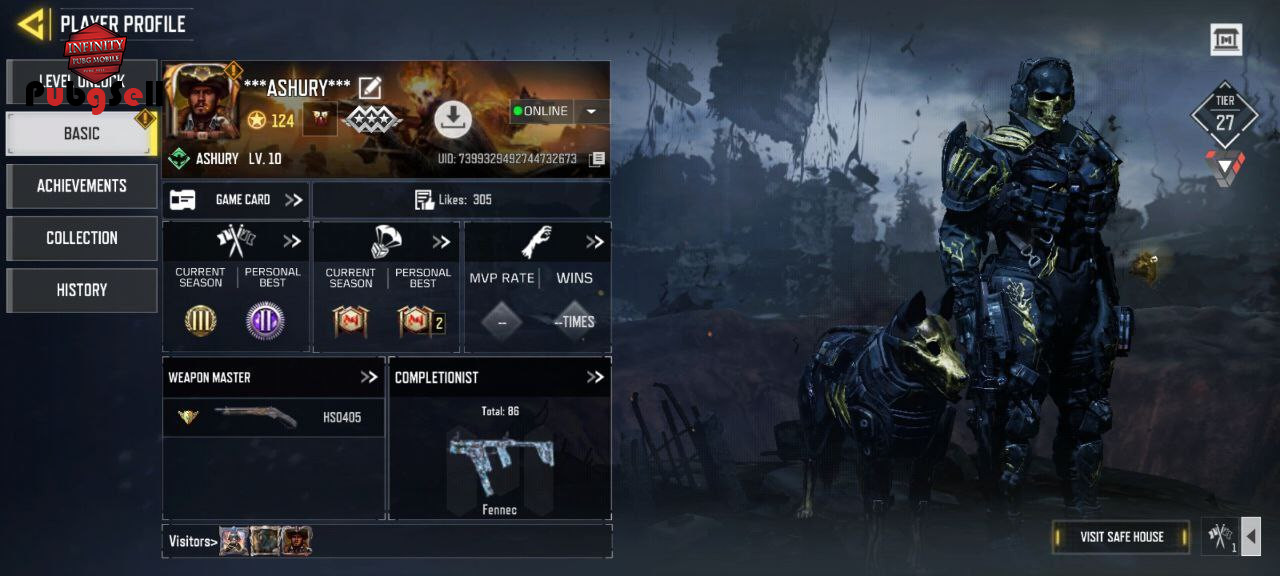The image size is (1280, 576).
Task: Select the HSO405 weapon row
Action: coord(273,417)
